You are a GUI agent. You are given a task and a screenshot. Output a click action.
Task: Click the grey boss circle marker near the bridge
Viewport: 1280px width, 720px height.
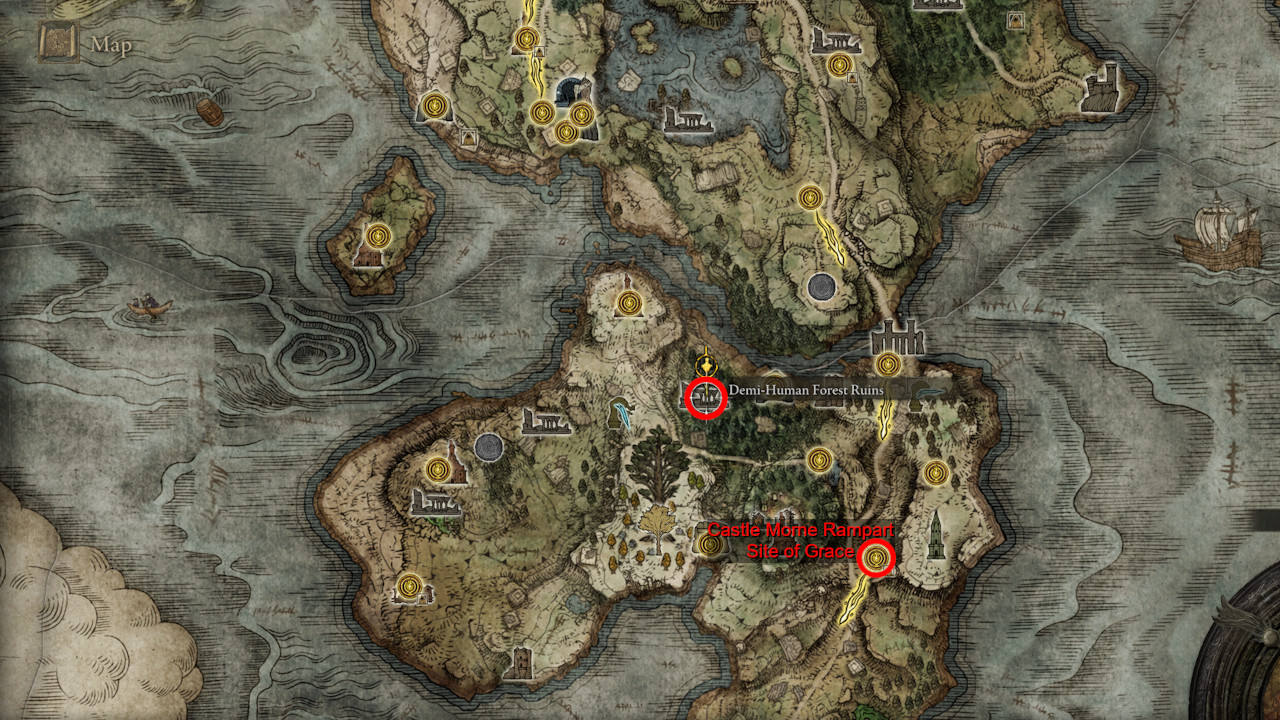pos(820,288)
